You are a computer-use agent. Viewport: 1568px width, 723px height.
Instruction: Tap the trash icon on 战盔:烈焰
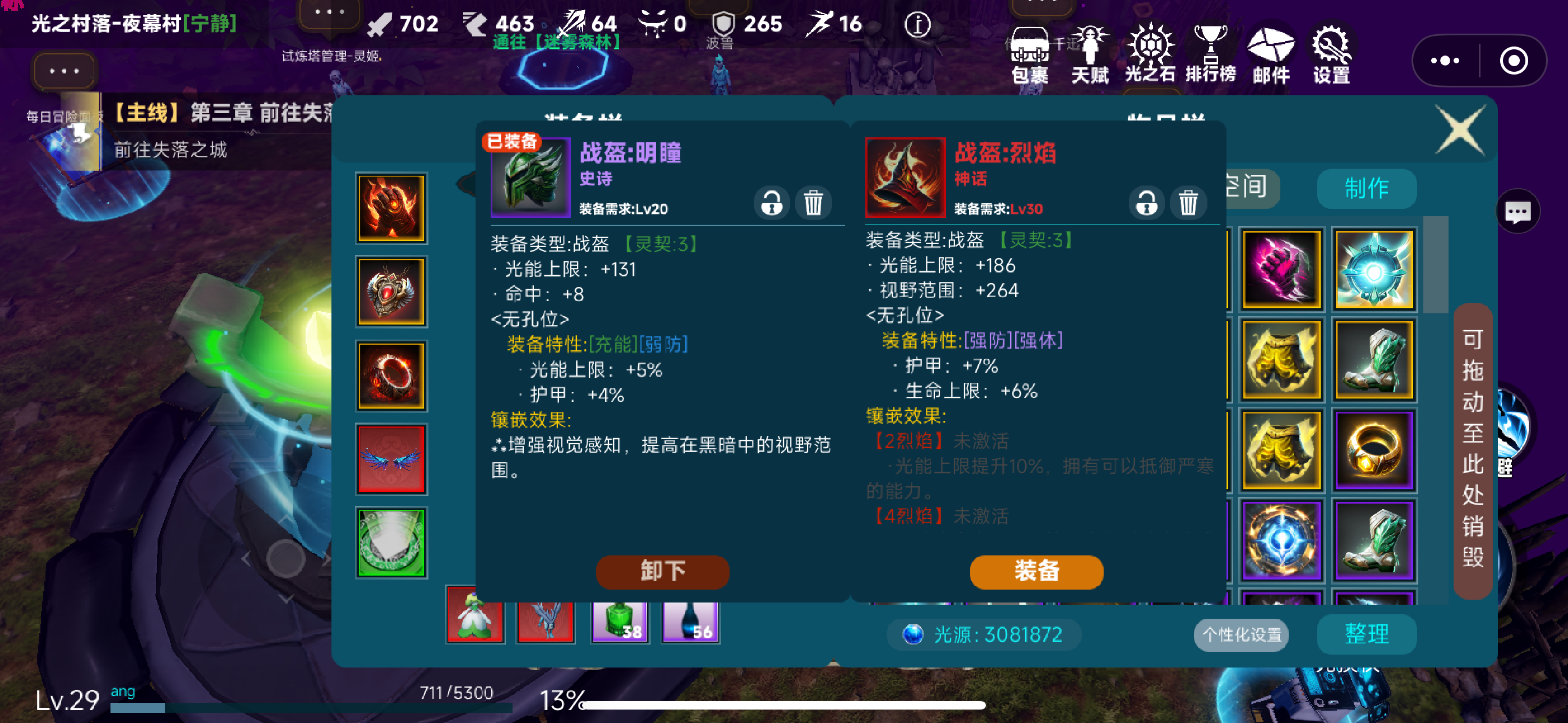[x=1188, y=203]
